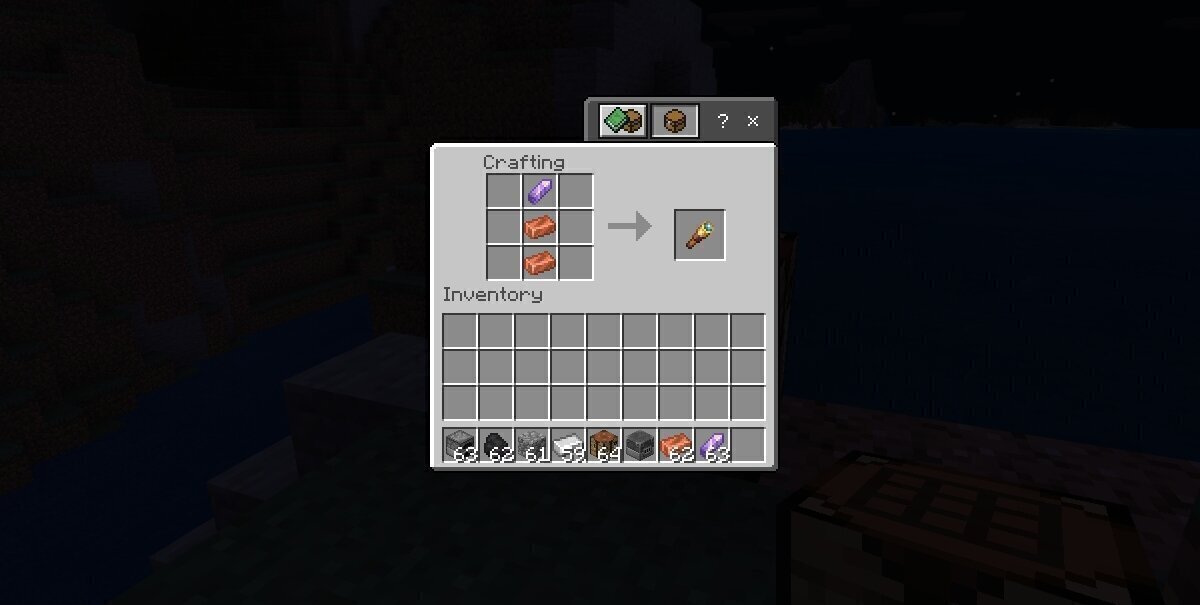Grab the hotbar copper ingot stack of 62
The image size is (1200, 605).
(676, 444)
